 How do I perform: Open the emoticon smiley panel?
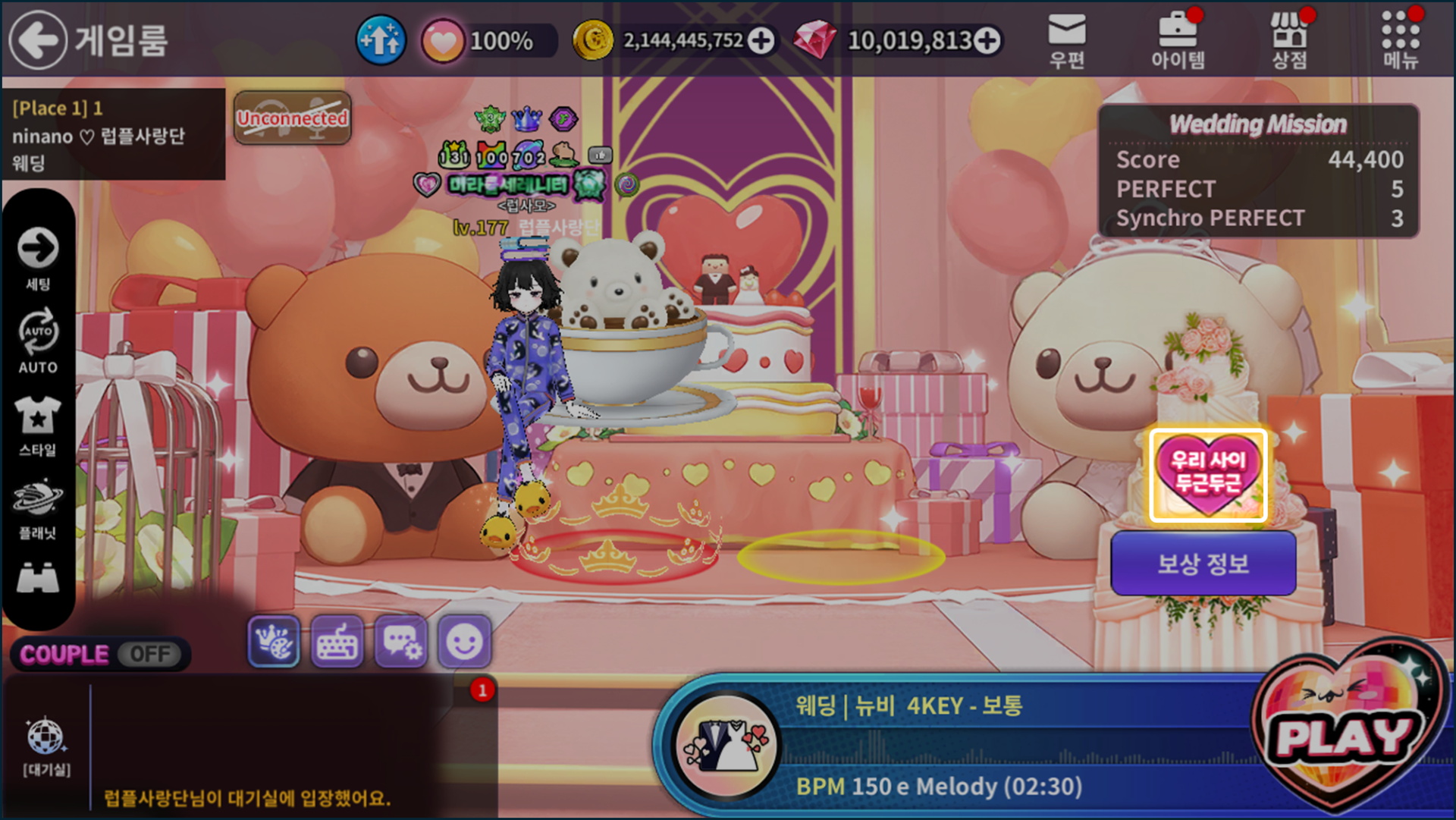click(x=464, y=642)
